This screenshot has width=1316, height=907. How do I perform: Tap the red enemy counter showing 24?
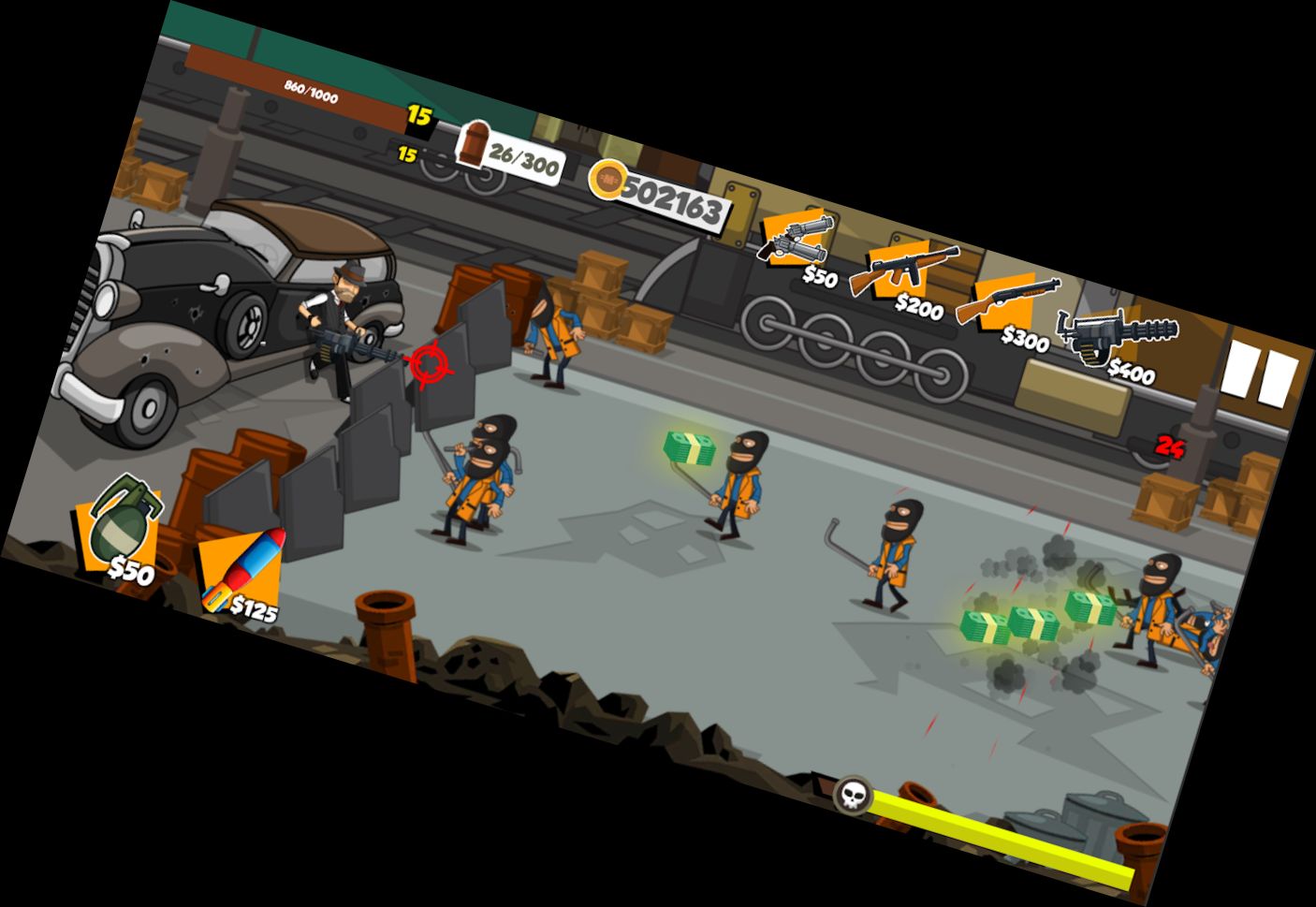tap(1168, 446)
